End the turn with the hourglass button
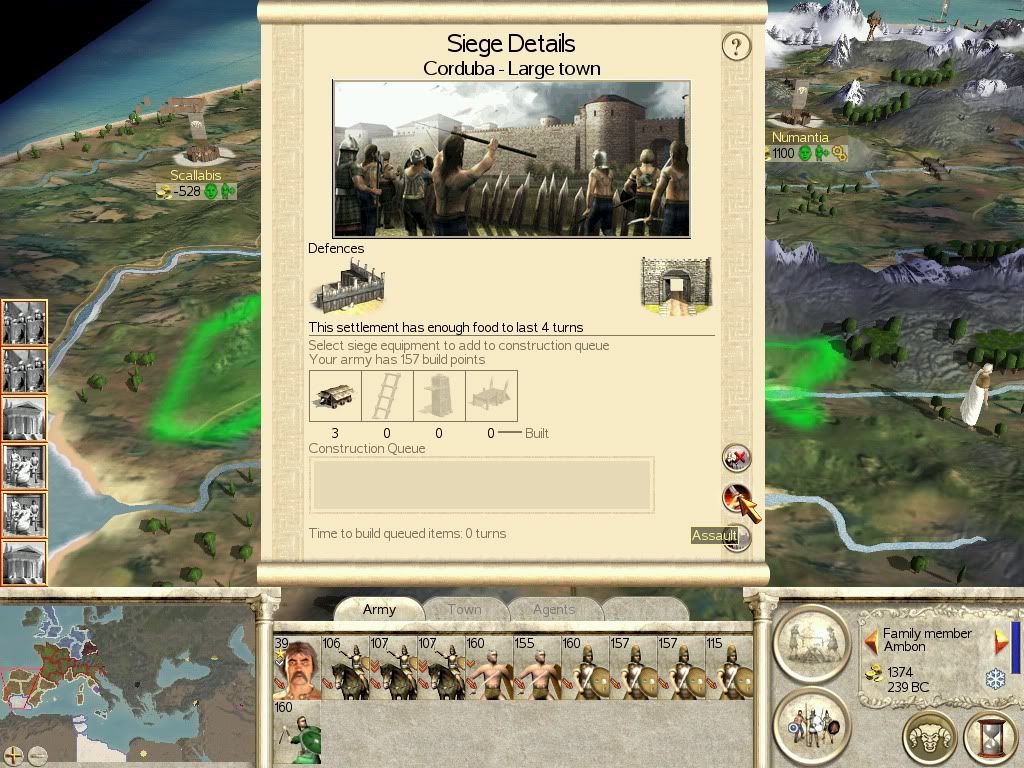The width and height of the screenshot is (1024, 768). click(990, 739)
